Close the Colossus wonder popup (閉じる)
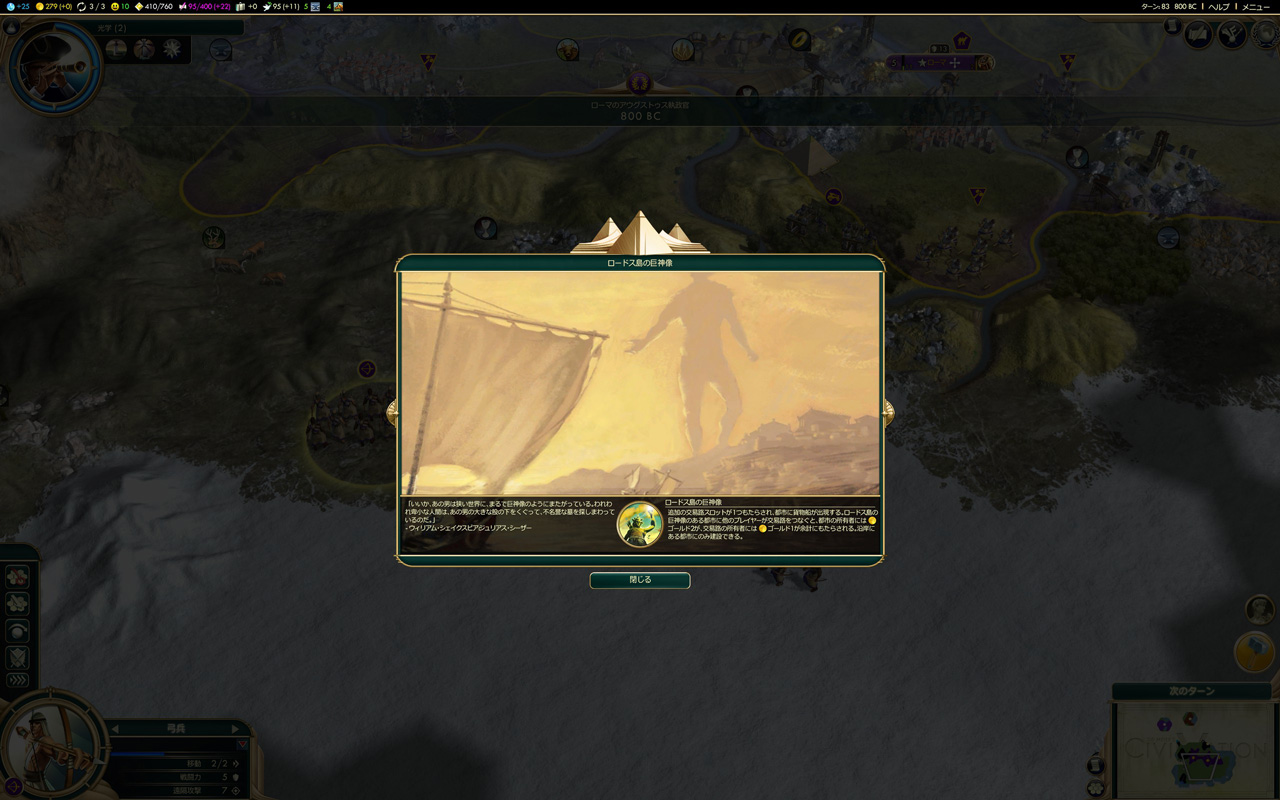 (640, 580)
